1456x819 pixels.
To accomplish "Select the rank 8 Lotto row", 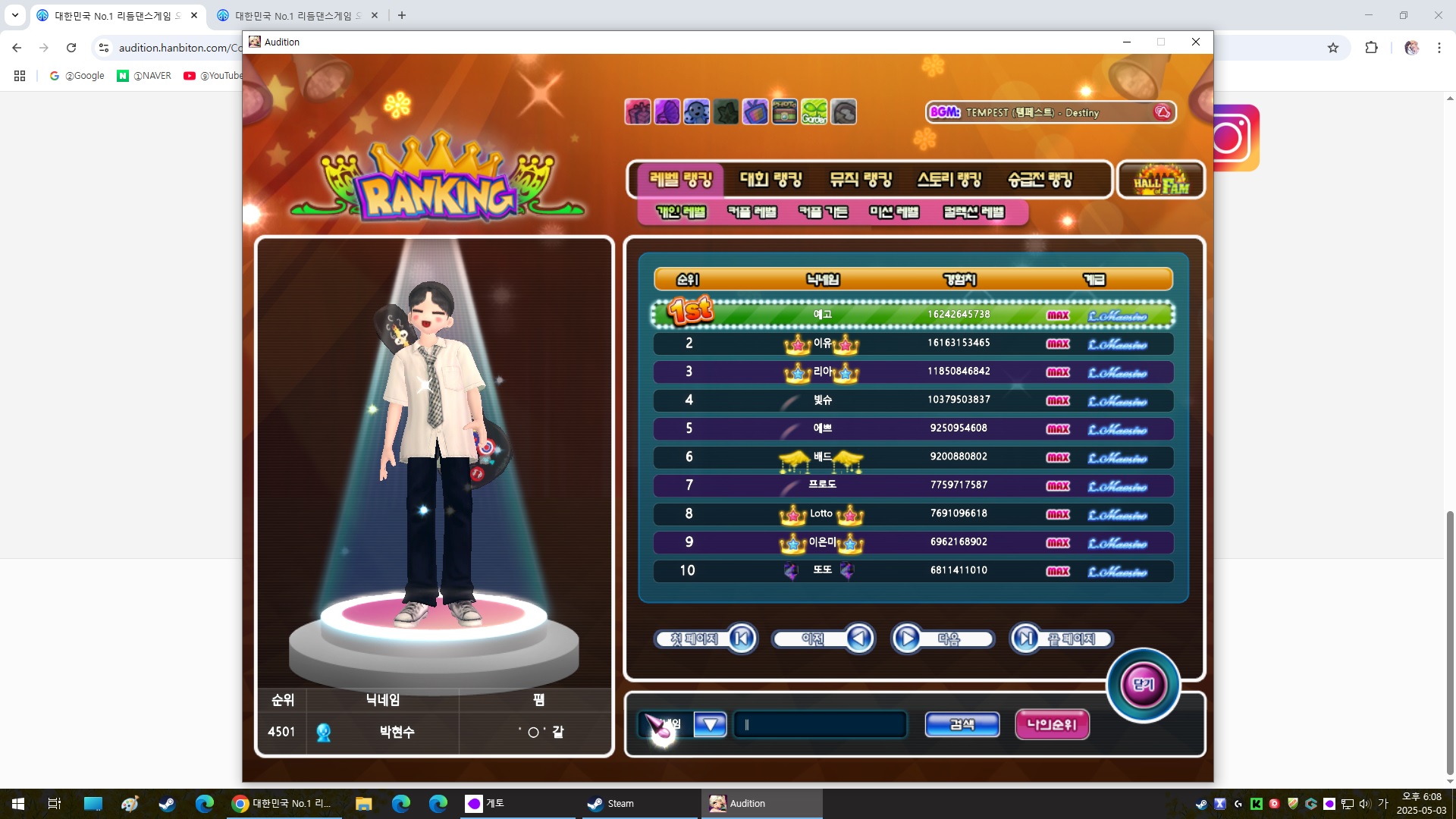I will pyautogui.click(x=913, y=514).
